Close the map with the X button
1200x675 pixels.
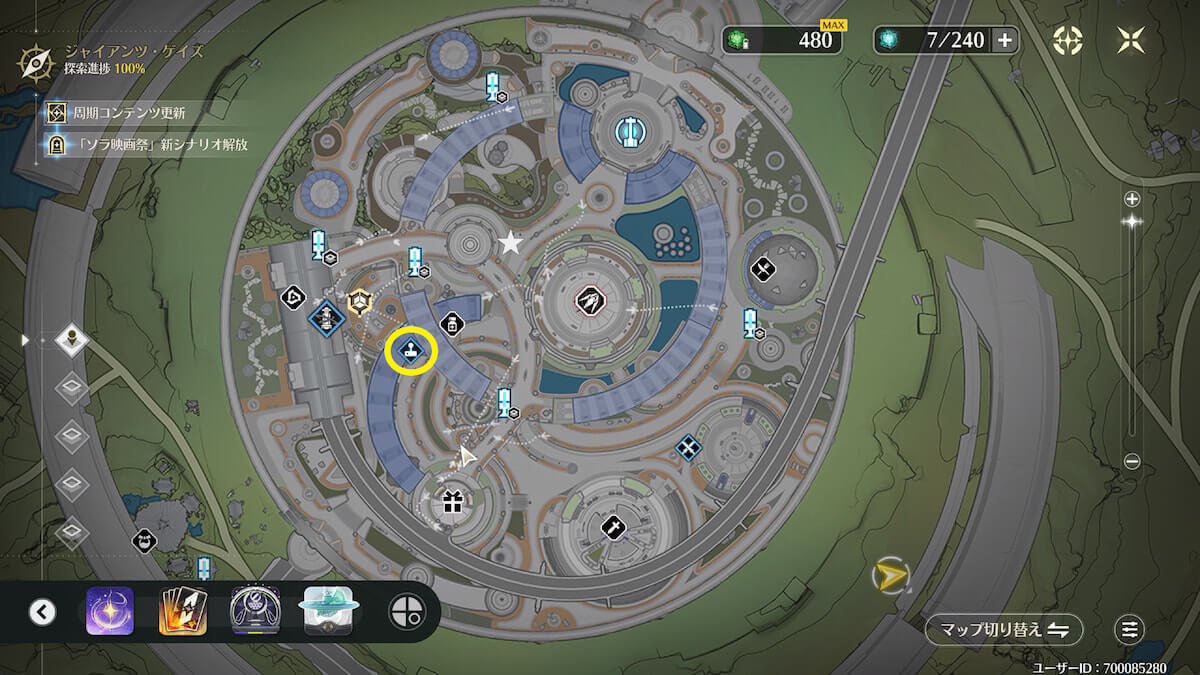[x=1131, y=40]
